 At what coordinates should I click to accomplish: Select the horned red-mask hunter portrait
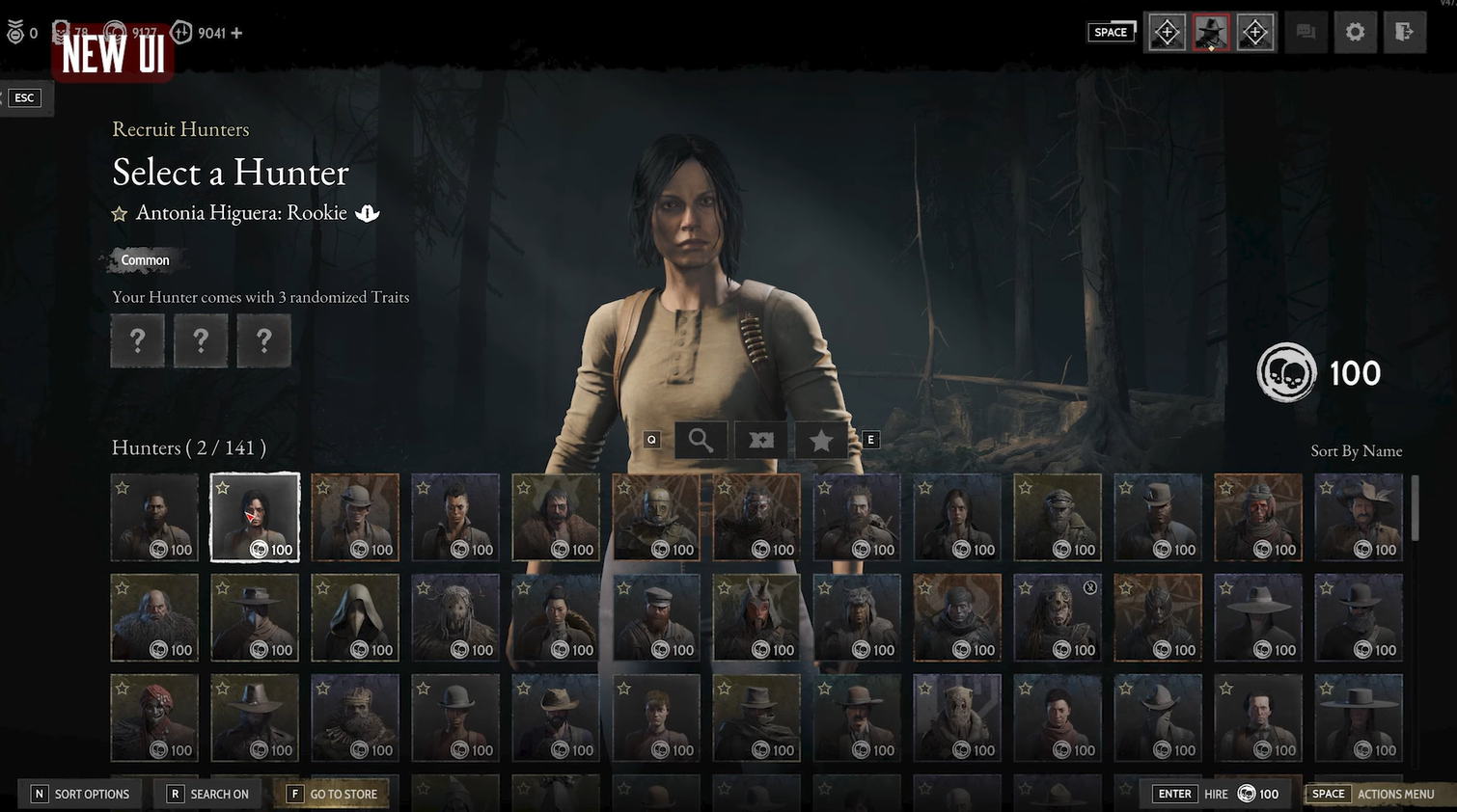tap(756, 617)
